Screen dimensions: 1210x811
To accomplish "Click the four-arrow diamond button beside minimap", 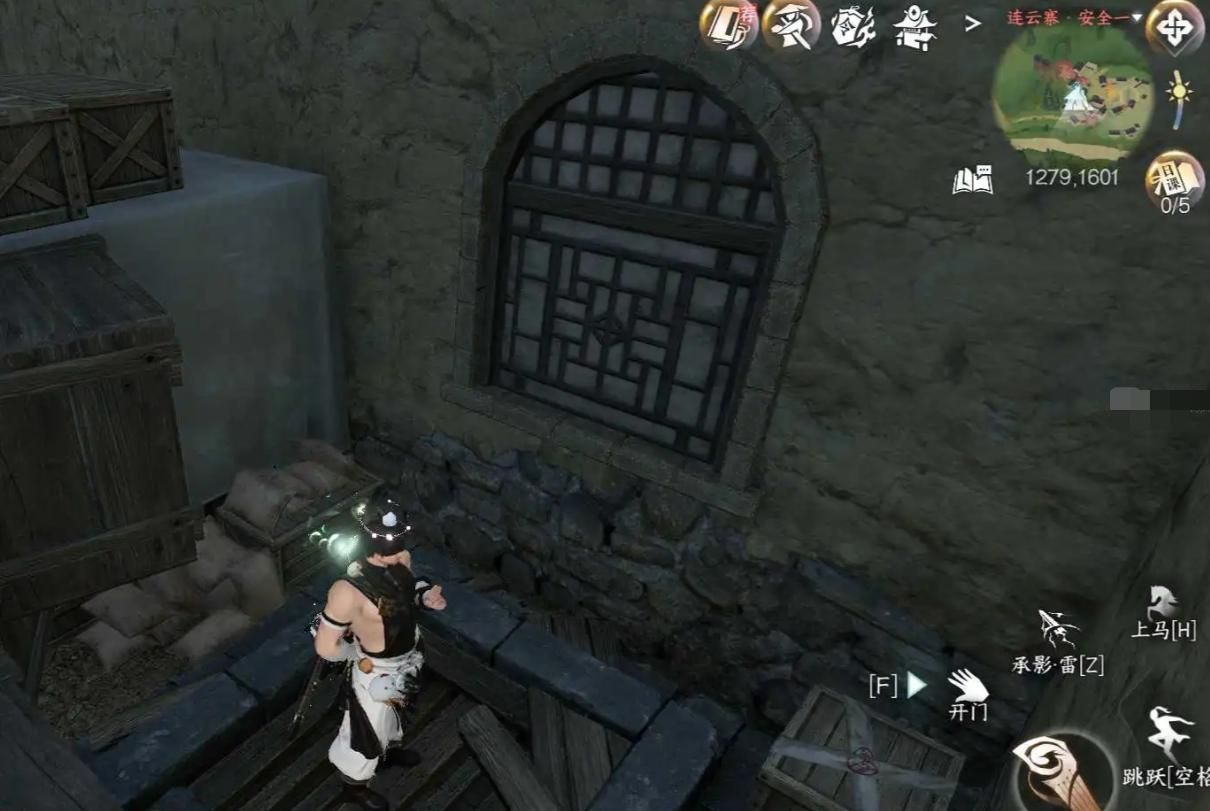I will 1174,27.
